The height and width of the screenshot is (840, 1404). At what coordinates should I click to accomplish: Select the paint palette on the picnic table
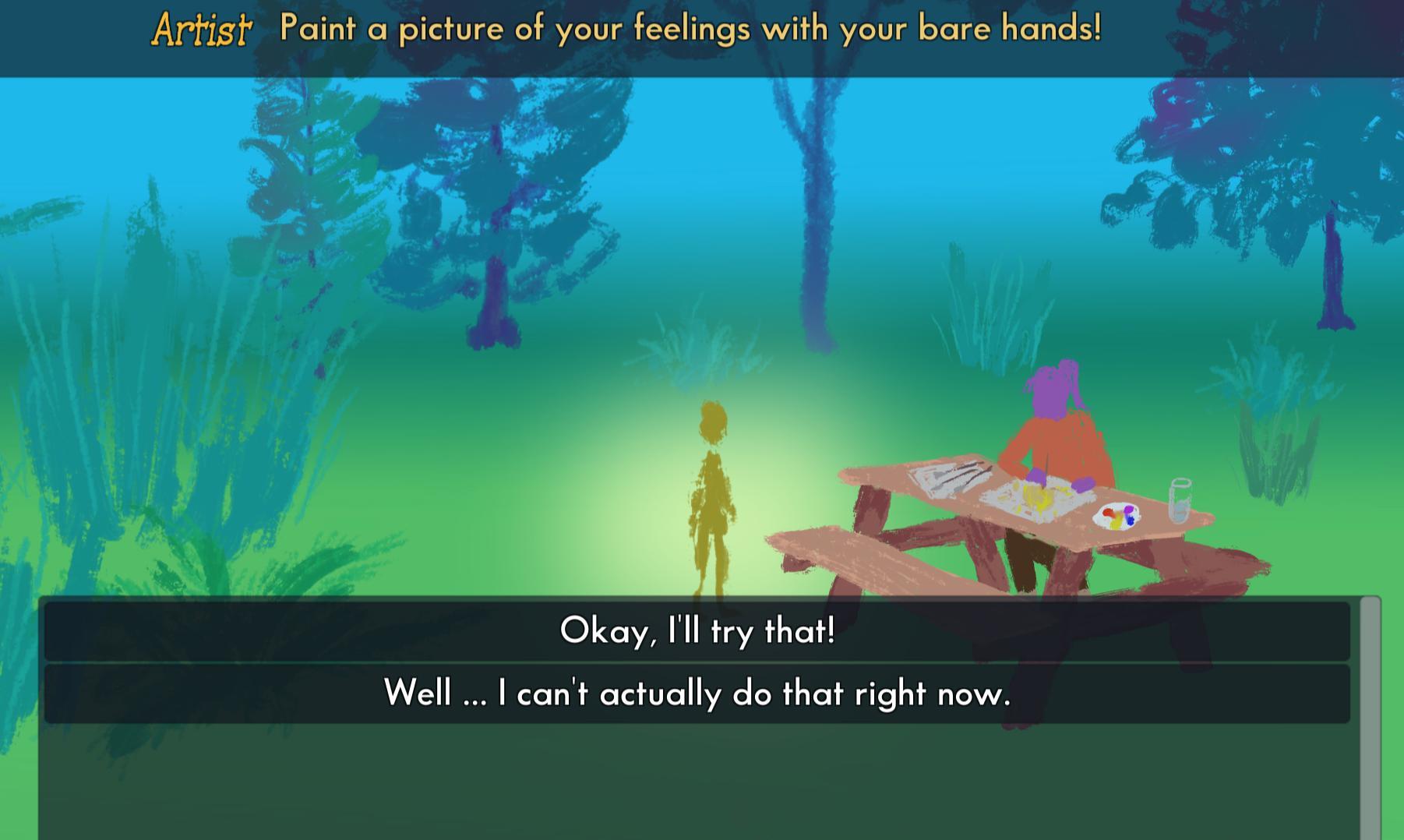(1116, 516)
